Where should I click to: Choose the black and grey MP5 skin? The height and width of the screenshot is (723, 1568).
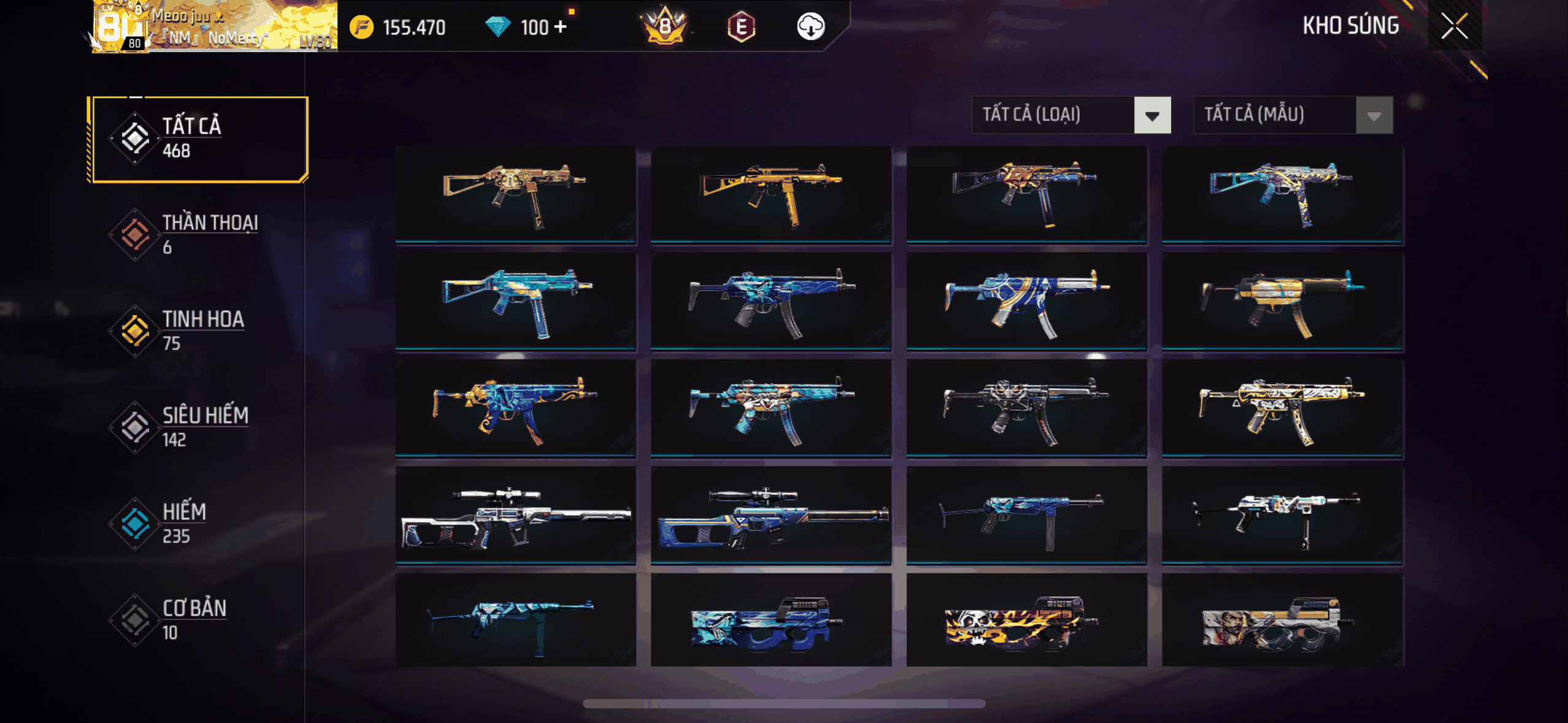click(x=1026, y=408)
